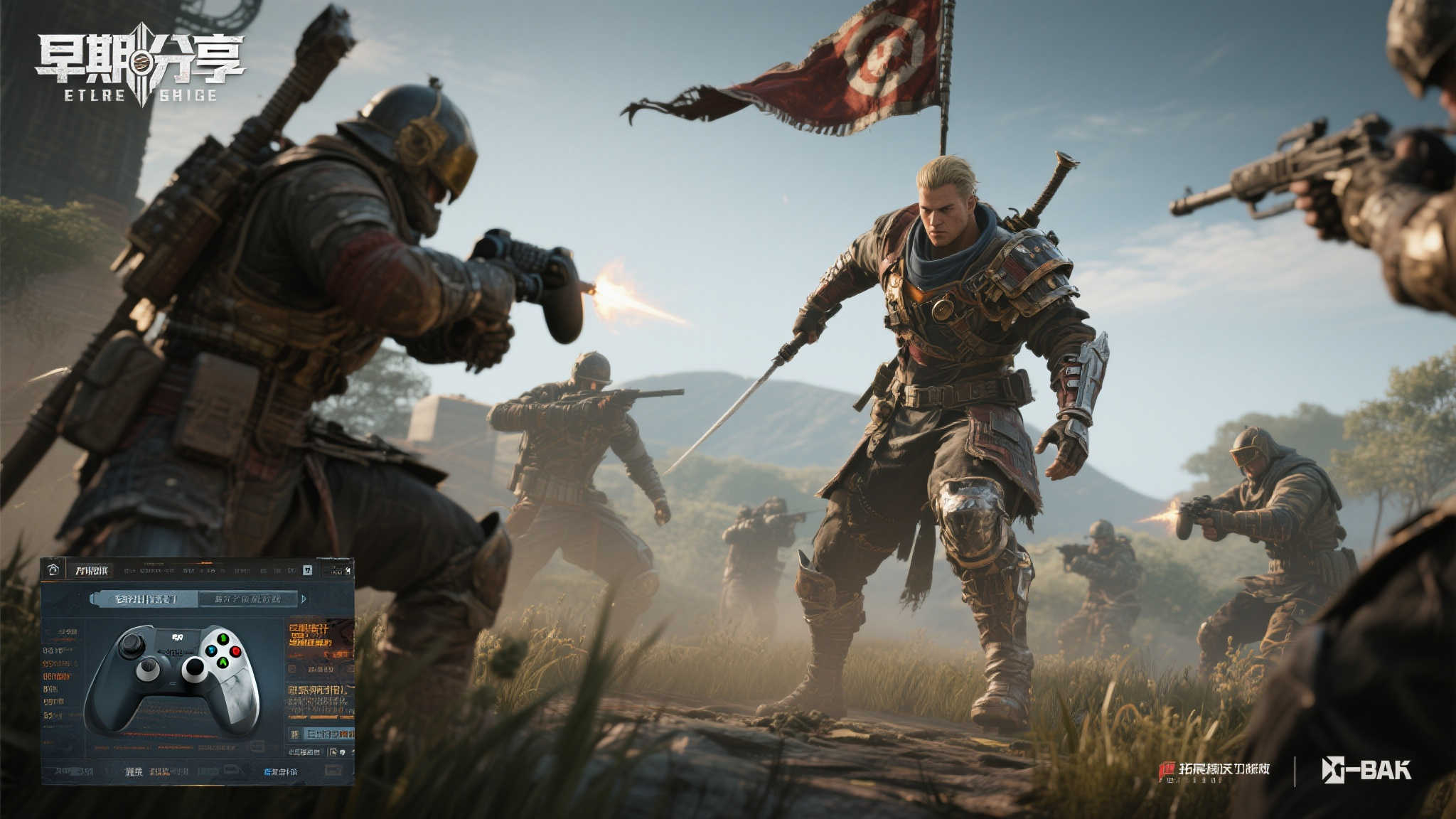Open the home icon in the controller panel
1456x819 pixels.
point(53,569)
